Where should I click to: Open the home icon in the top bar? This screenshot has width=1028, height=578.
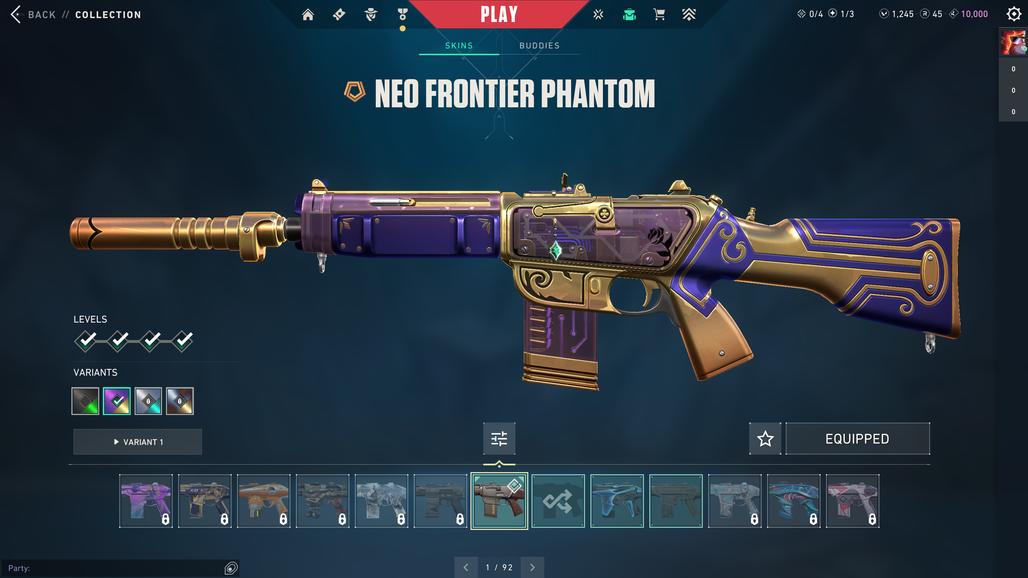click(308, 15)
